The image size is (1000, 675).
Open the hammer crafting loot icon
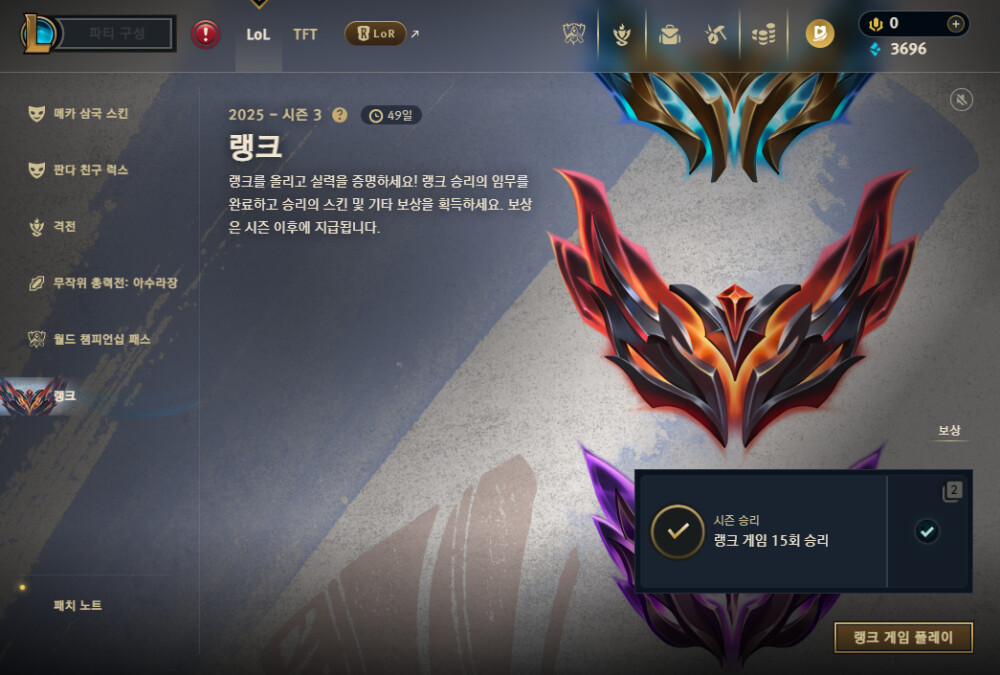point(715,35)
